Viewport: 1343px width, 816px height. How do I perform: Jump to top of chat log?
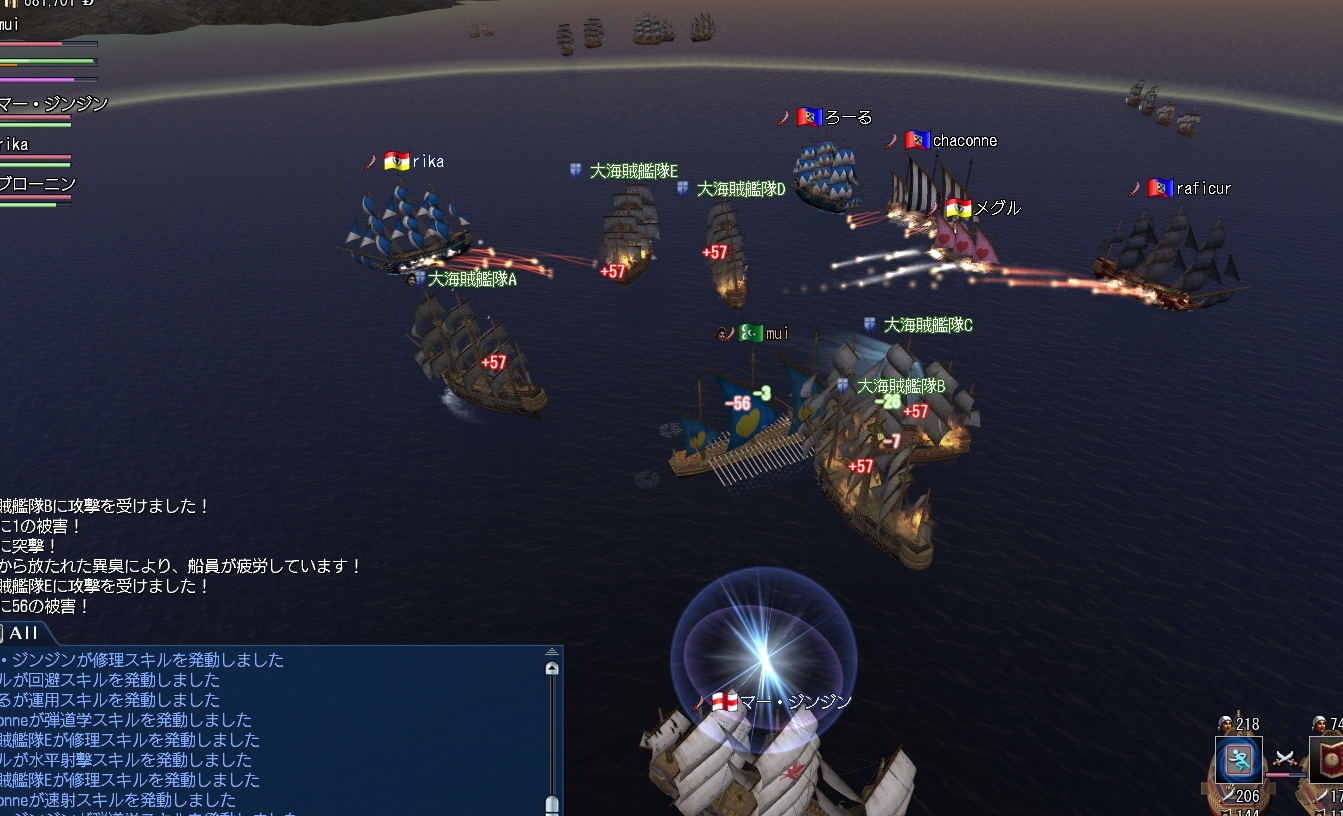click(x=551, y=653)
